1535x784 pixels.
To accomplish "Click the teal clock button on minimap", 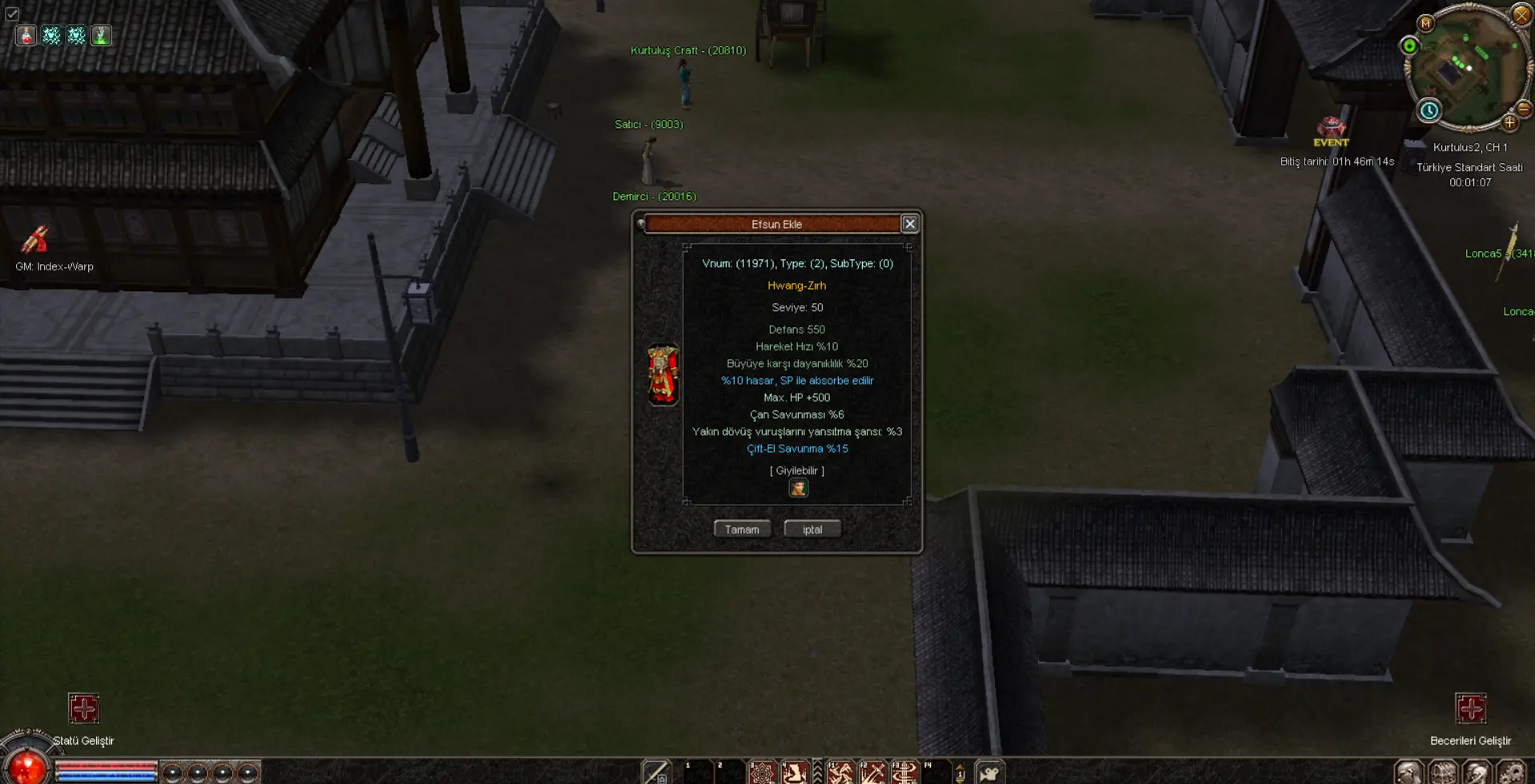I will (x=1429, y=110).
